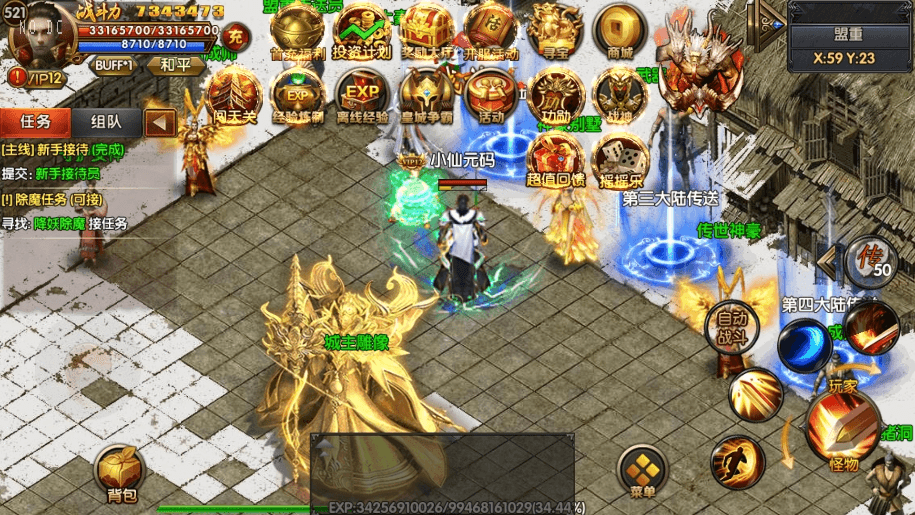Switch to the 组队 team tab
This screenshot has width=915, height=515.
tap(106, 122)
